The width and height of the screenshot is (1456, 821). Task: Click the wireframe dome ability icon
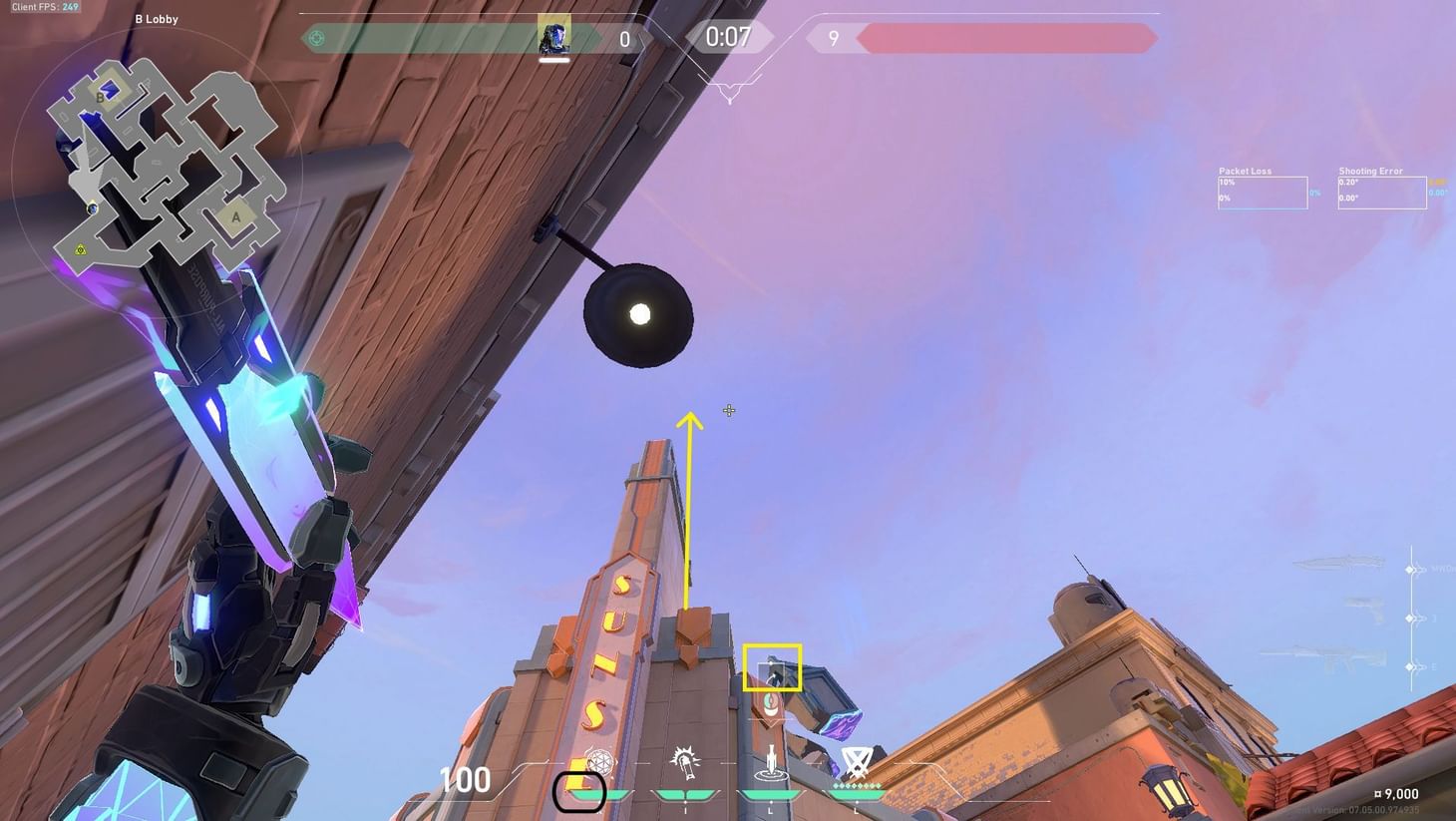[x=599, y=760]
